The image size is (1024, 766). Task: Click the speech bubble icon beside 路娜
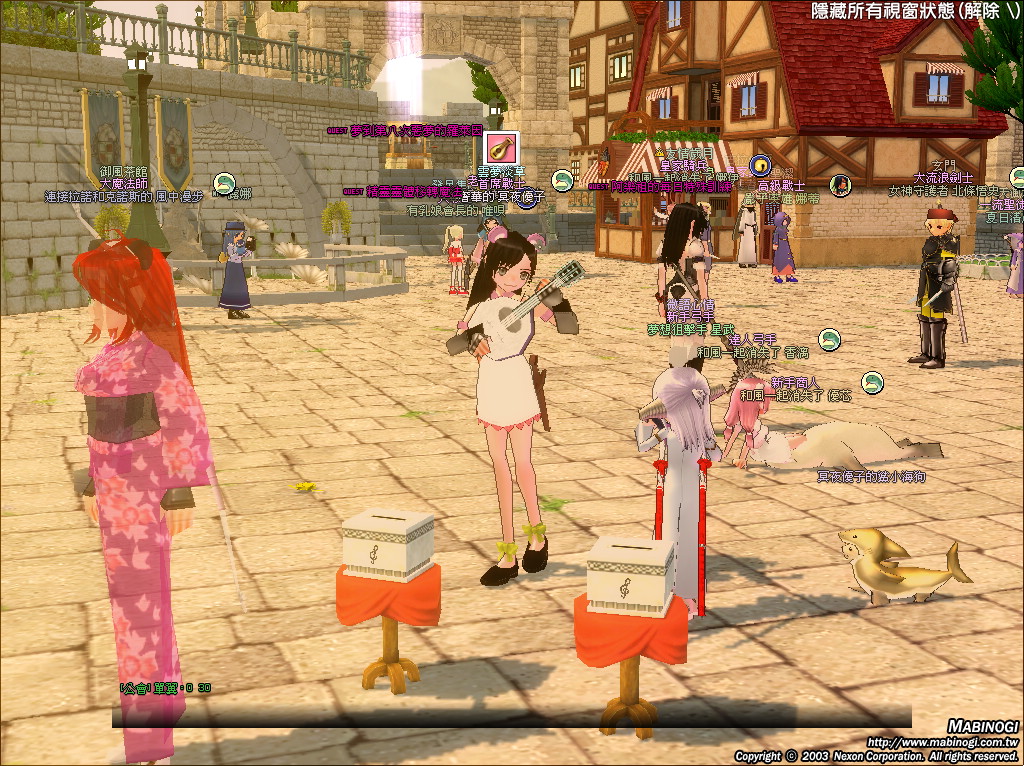(224, 183)
